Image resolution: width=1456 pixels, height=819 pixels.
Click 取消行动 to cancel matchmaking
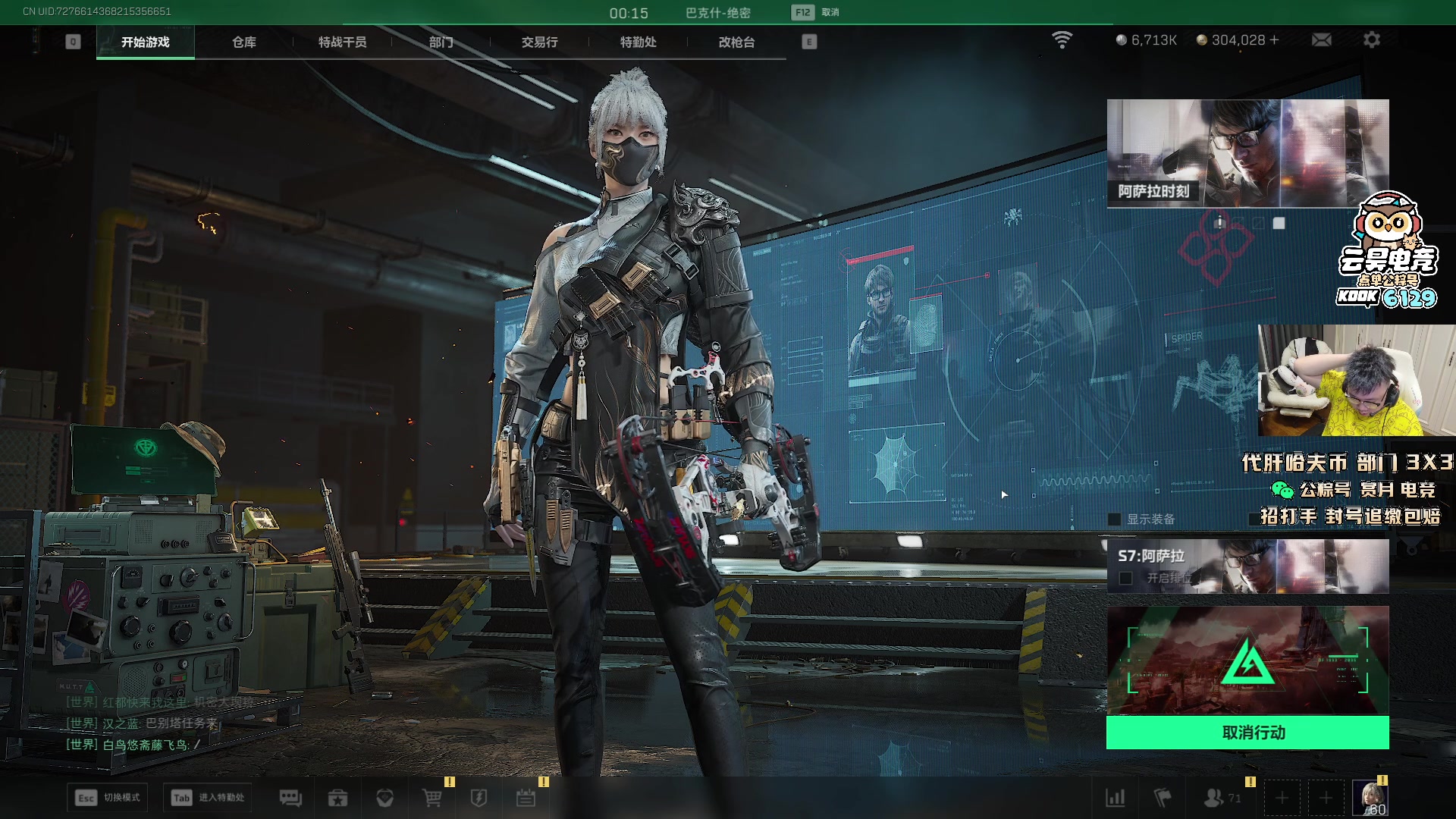1247,733
